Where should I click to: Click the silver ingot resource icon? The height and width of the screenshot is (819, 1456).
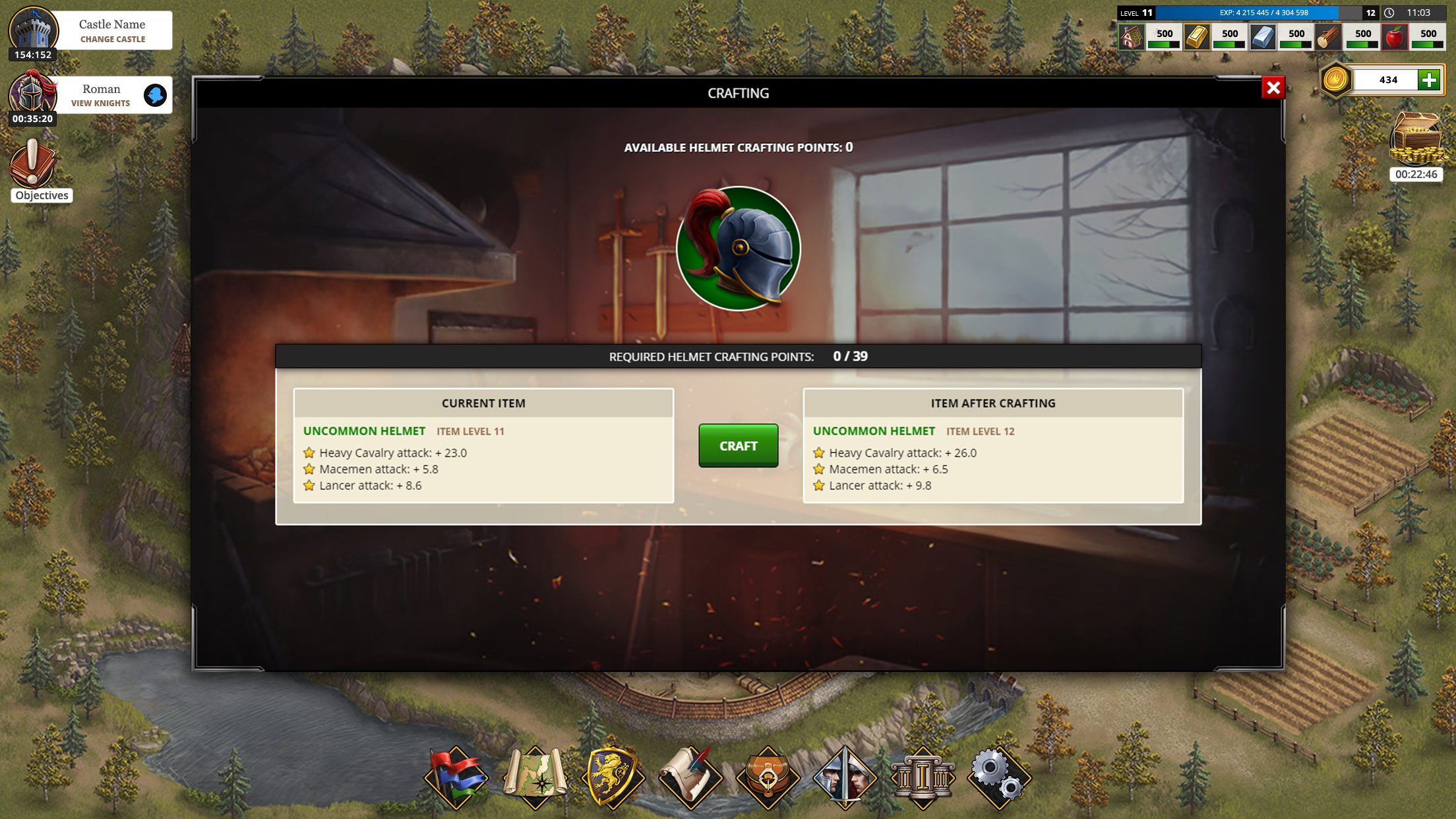click(1262, 37)
